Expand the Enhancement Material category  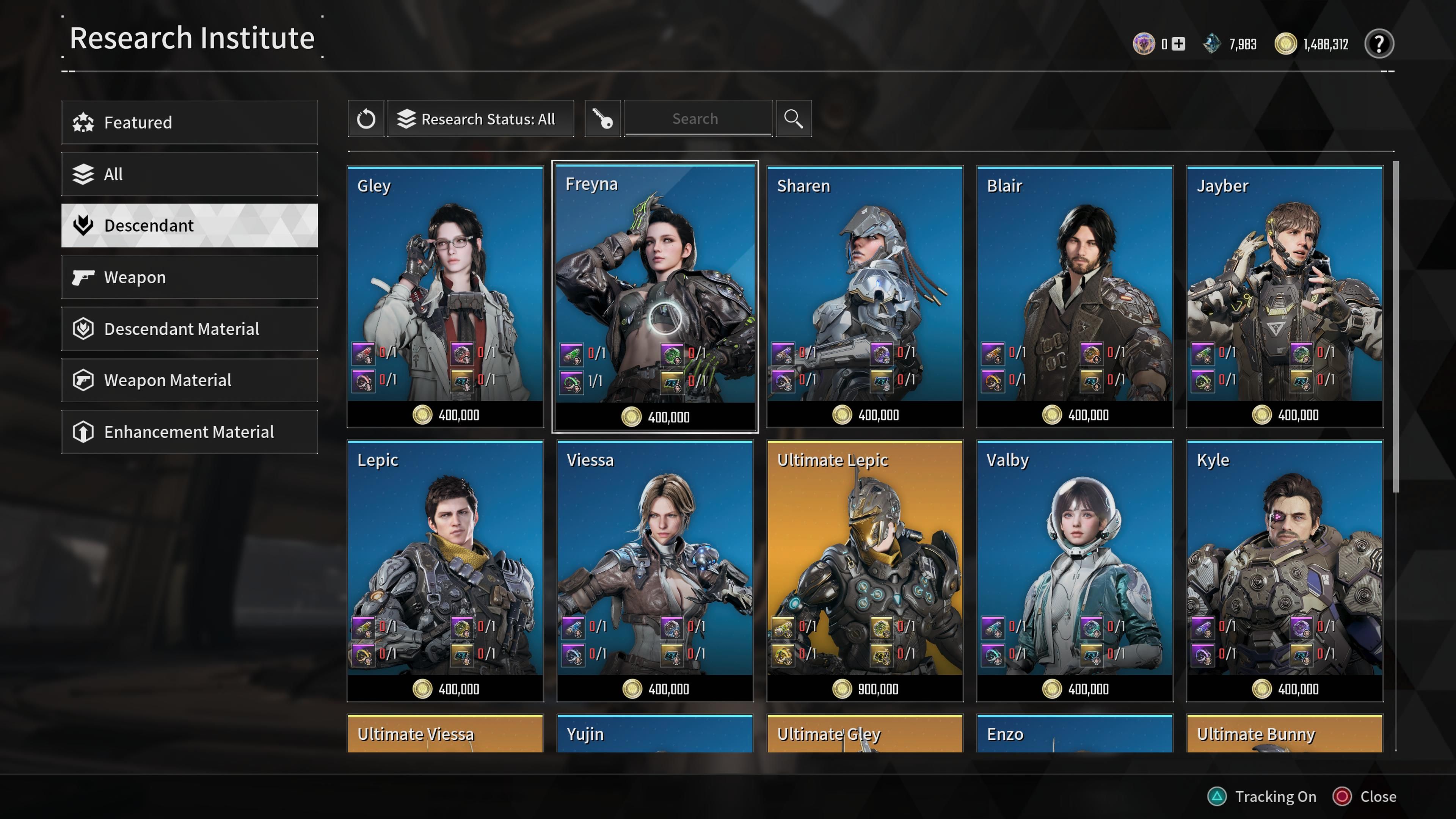[x=189, y=432]
